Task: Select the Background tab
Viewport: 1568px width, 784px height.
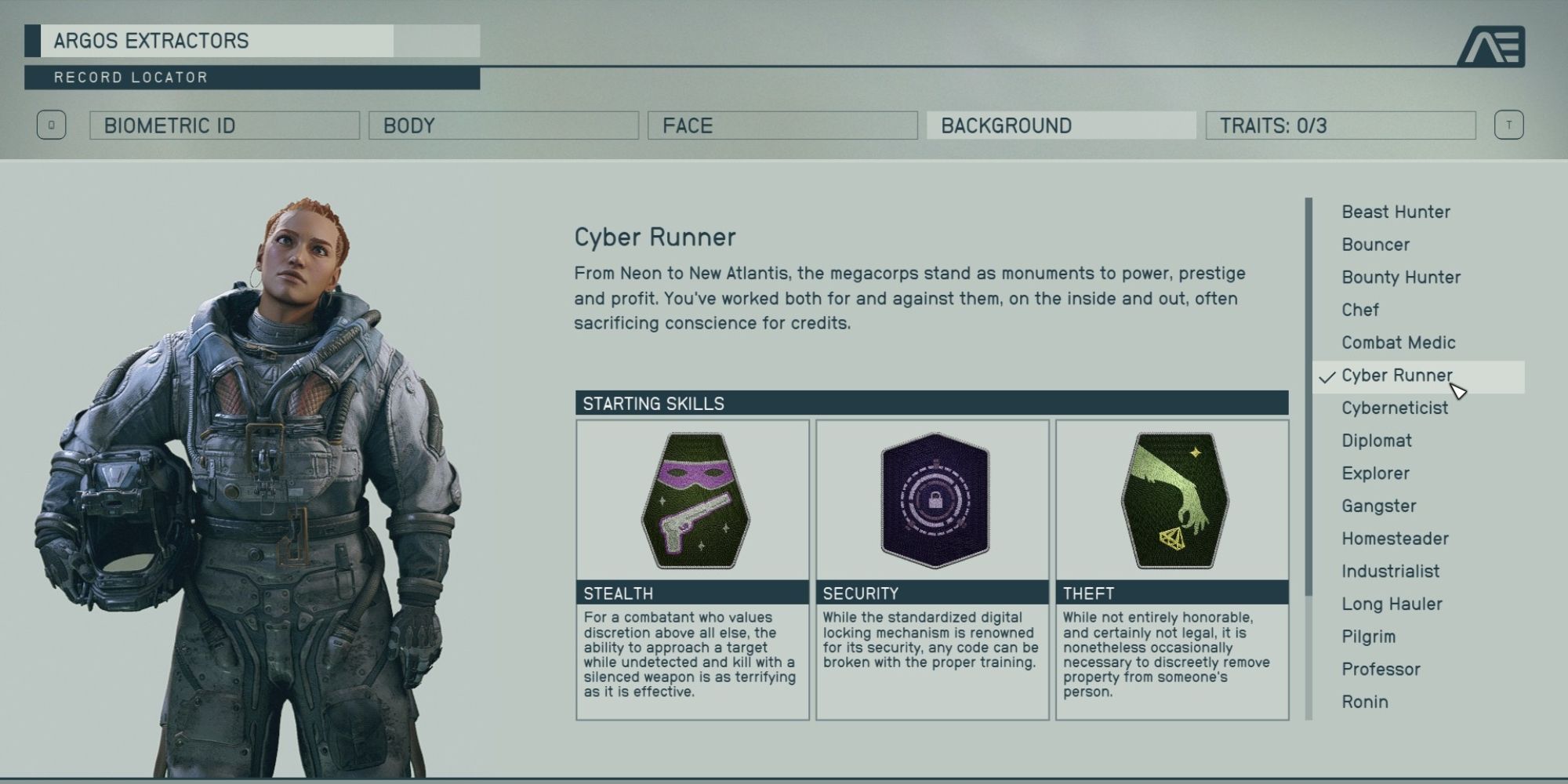Action: tap(1061, 125)
